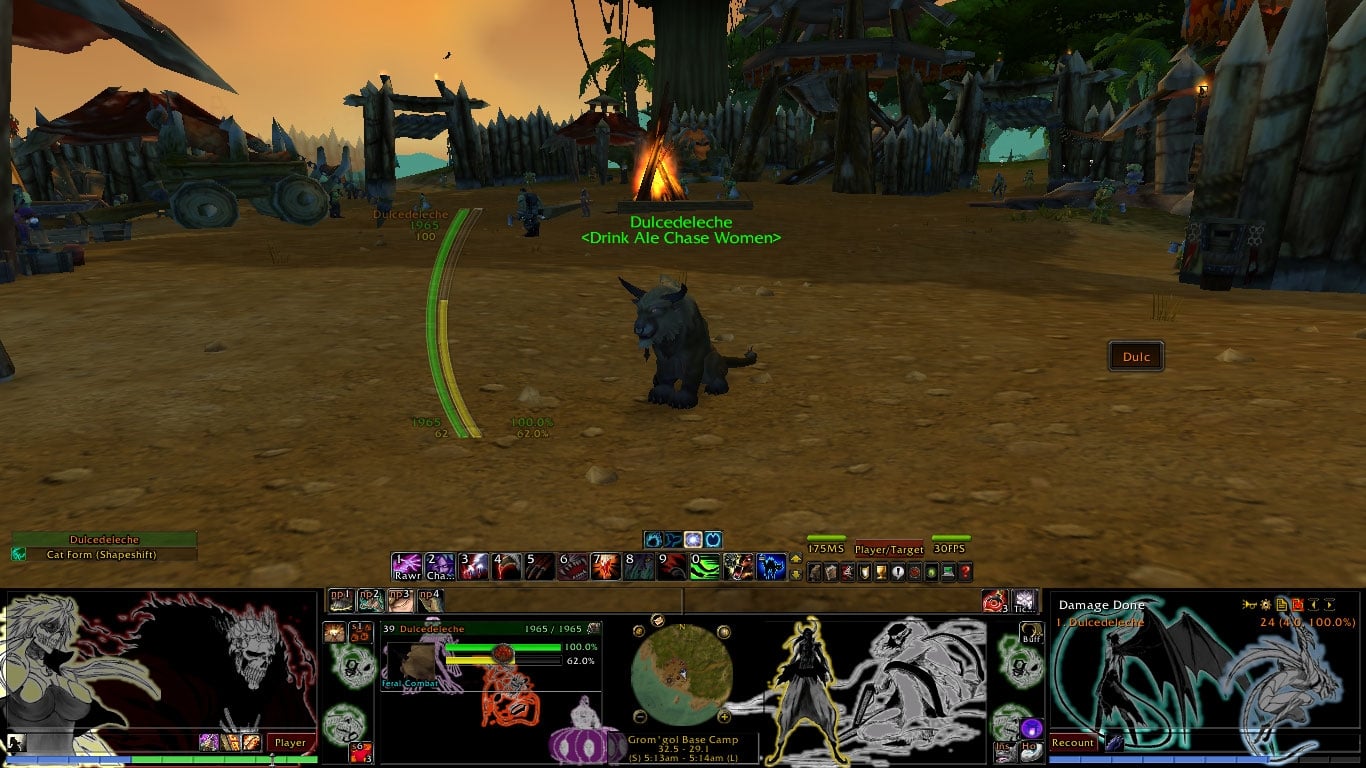Advance to the next Recount report with right chevron
This screenshot has height=768, width=1366.
coord(1331,604)
